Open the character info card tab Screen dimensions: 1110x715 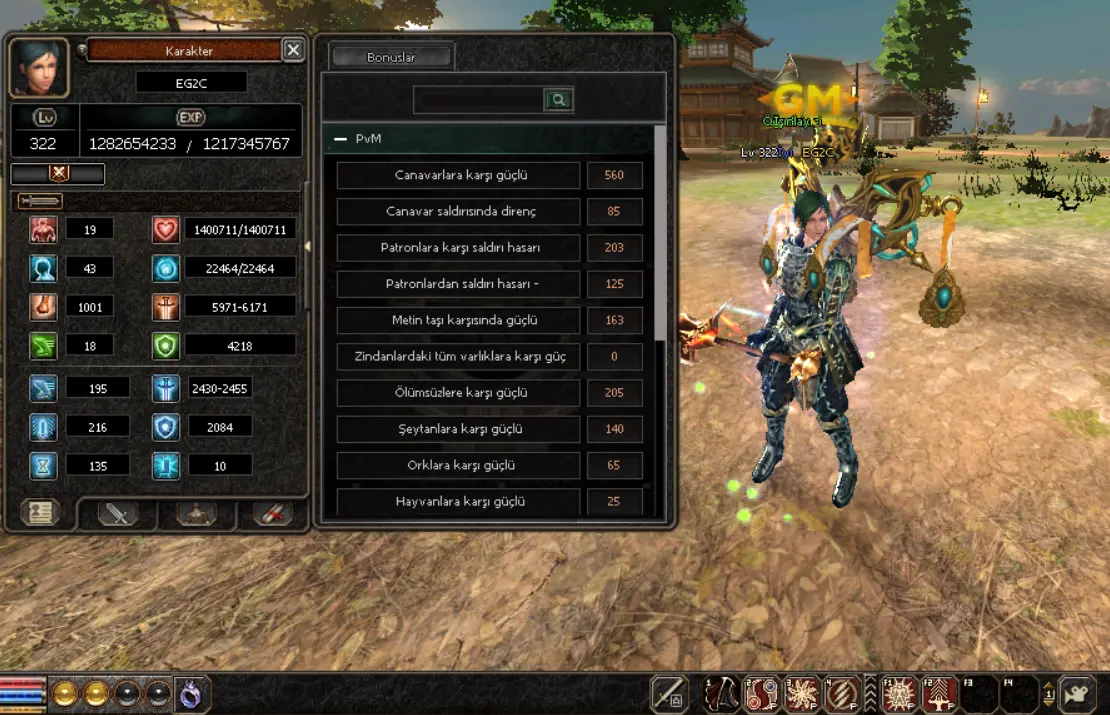click(x=40, y=513)
